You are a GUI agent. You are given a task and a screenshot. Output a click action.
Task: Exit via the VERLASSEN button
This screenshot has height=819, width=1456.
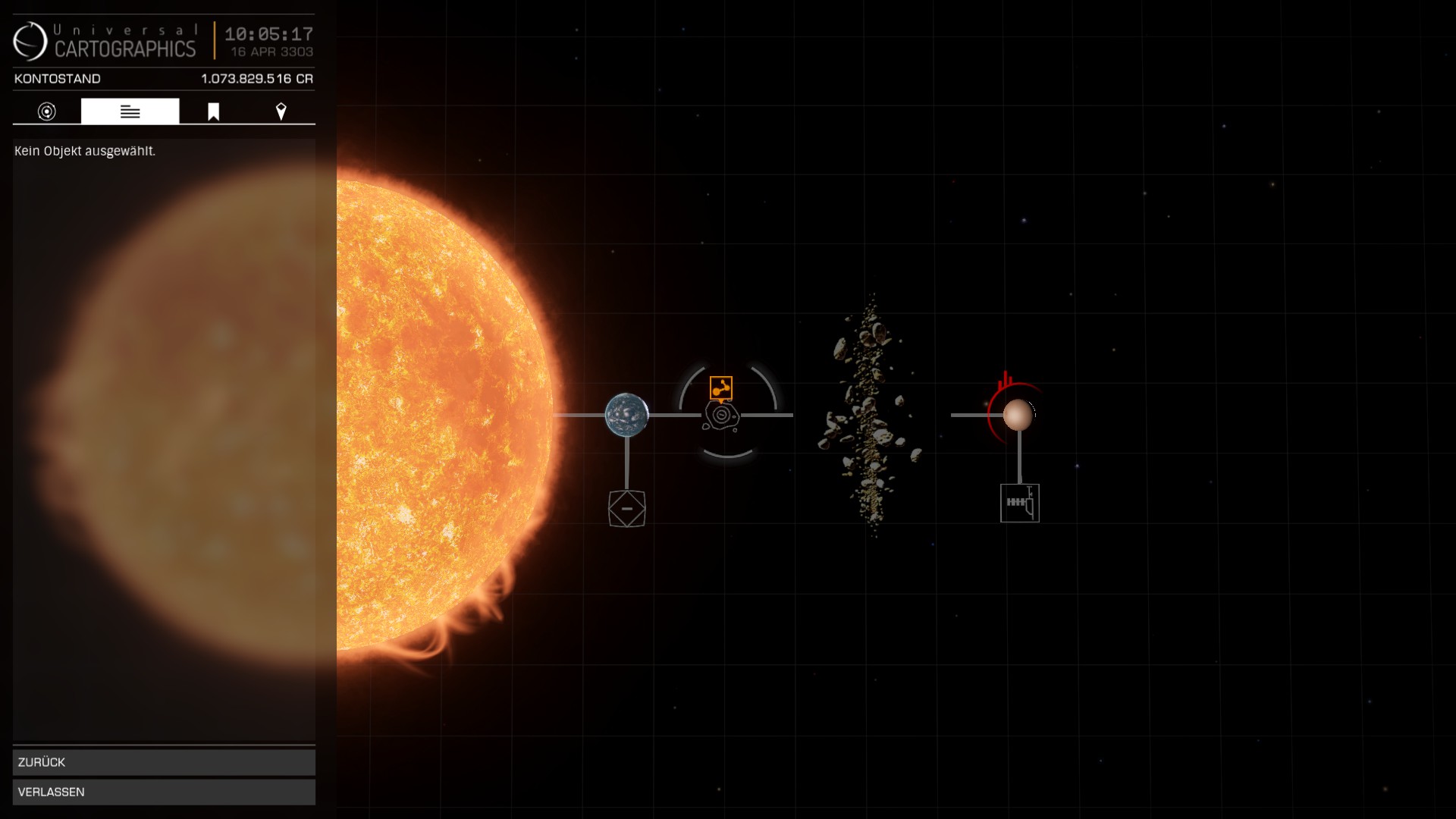click(164, 792)
